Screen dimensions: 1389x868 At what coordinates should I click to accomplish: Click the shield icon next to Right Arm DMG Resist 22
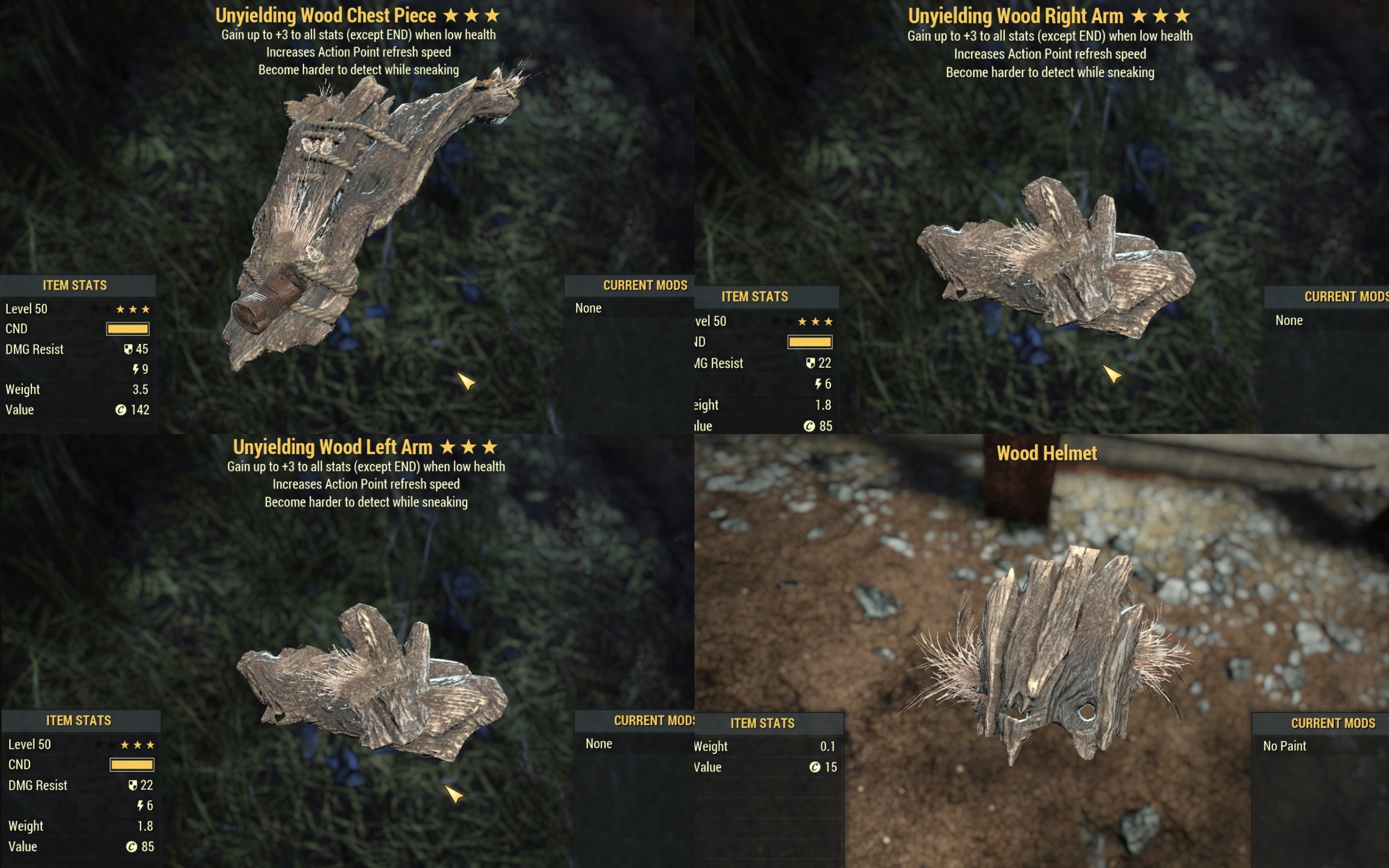pos(812,363)
